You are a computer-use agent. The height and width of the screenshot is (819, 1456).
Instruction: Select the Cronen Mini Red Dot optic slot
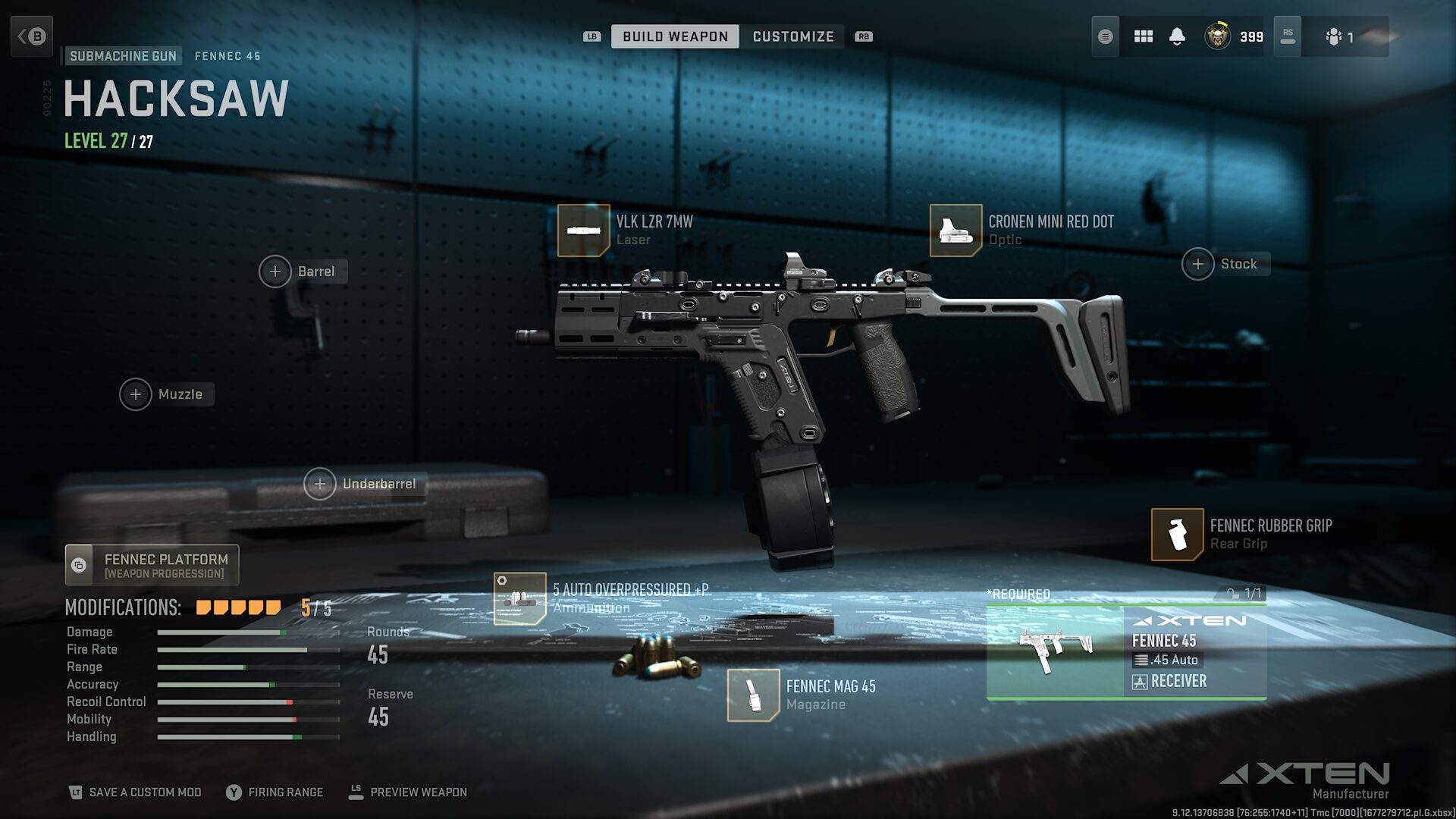tap(955, 231)
